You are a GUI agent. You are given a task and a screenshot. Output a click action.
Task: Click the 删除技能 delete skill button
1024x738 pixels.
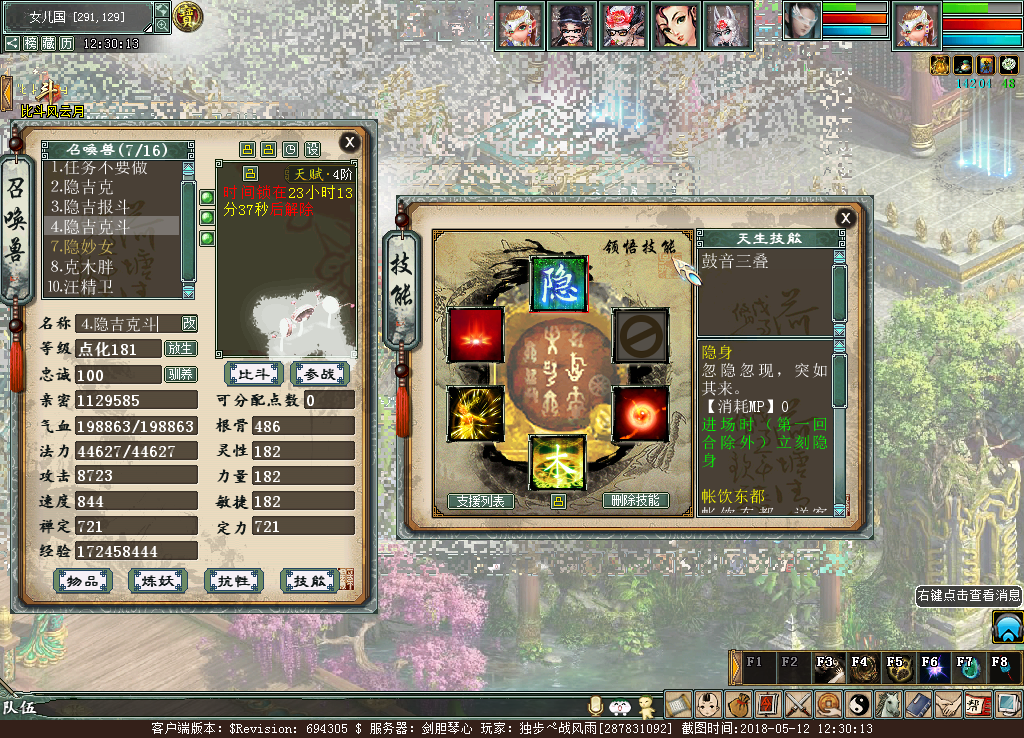pyautogui.click(x=635, y=501)
